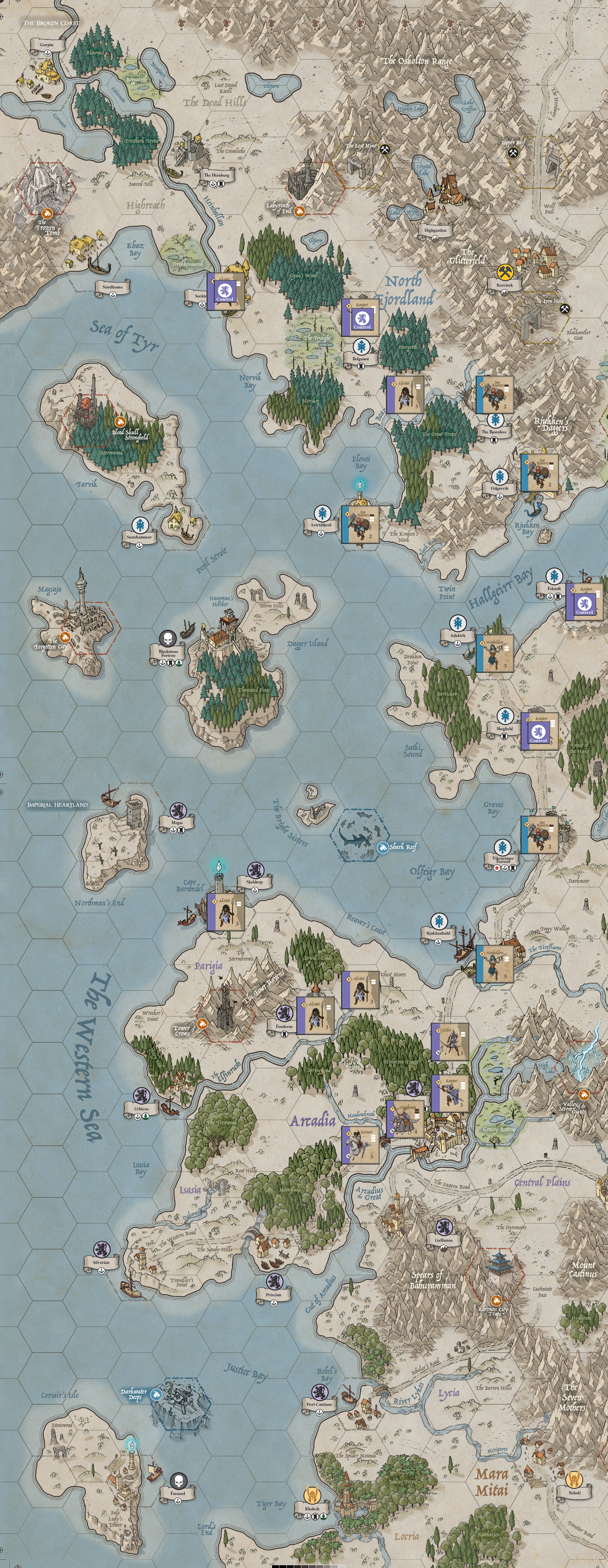
Task: Select the Sea Reavers unit at Astridfjord
Action: (x=360, y=523)
